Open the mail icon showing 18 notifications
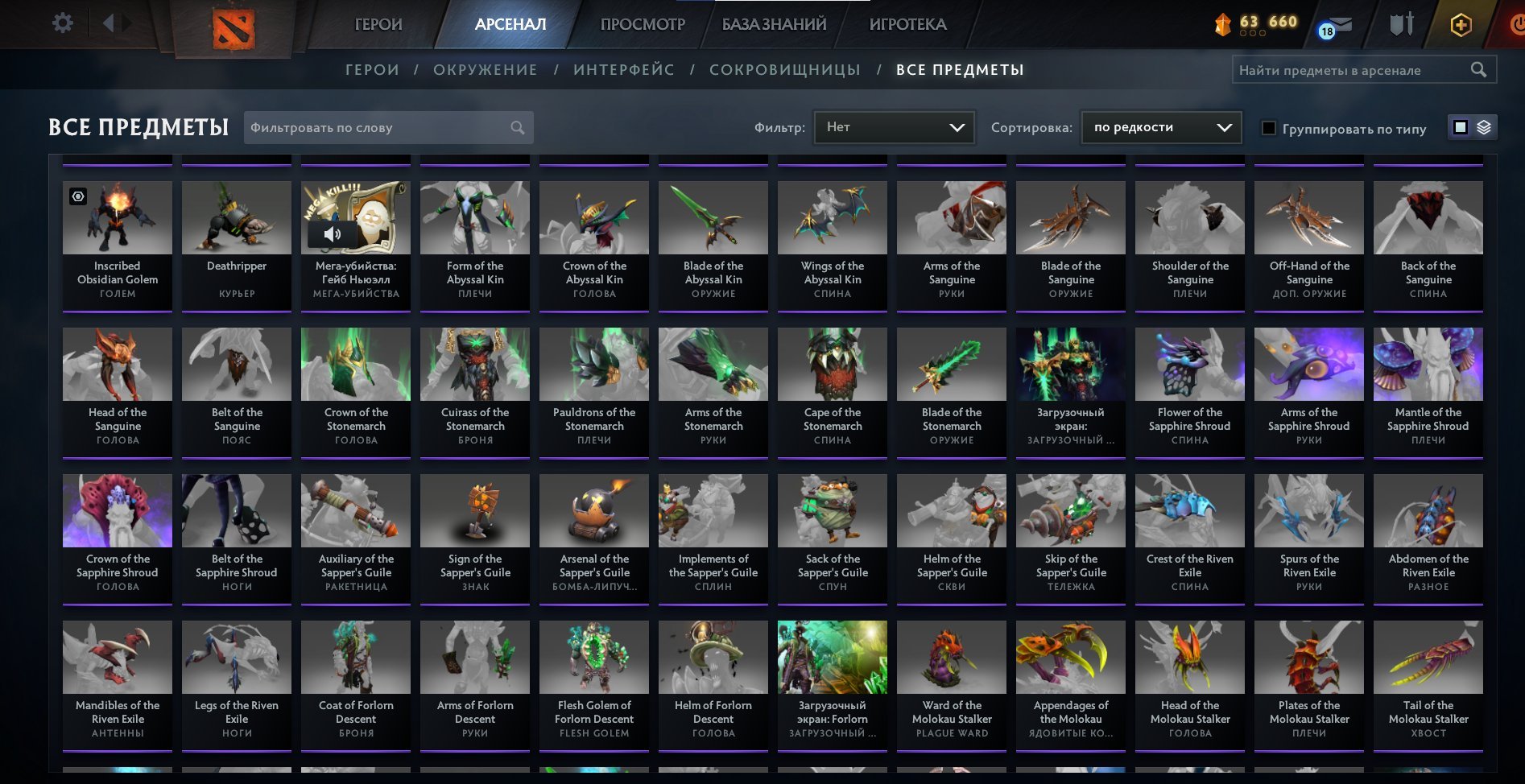 click(x=1336, y=24)
